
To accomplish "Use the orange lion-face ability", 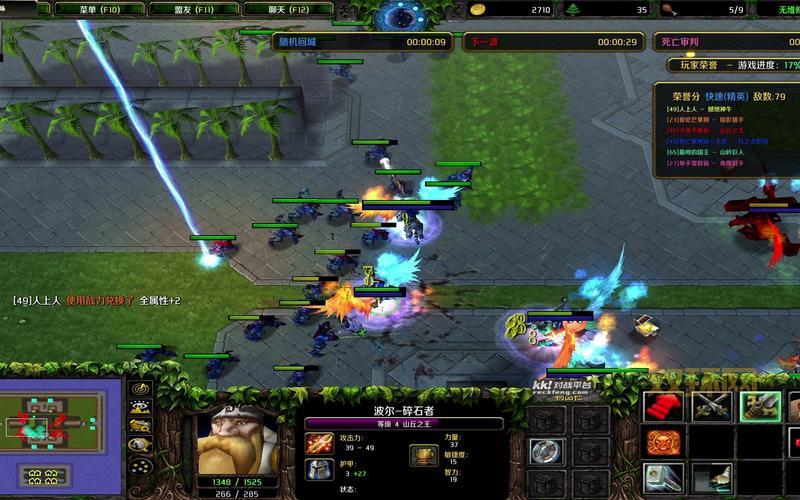I will click(x=663, y=442).
